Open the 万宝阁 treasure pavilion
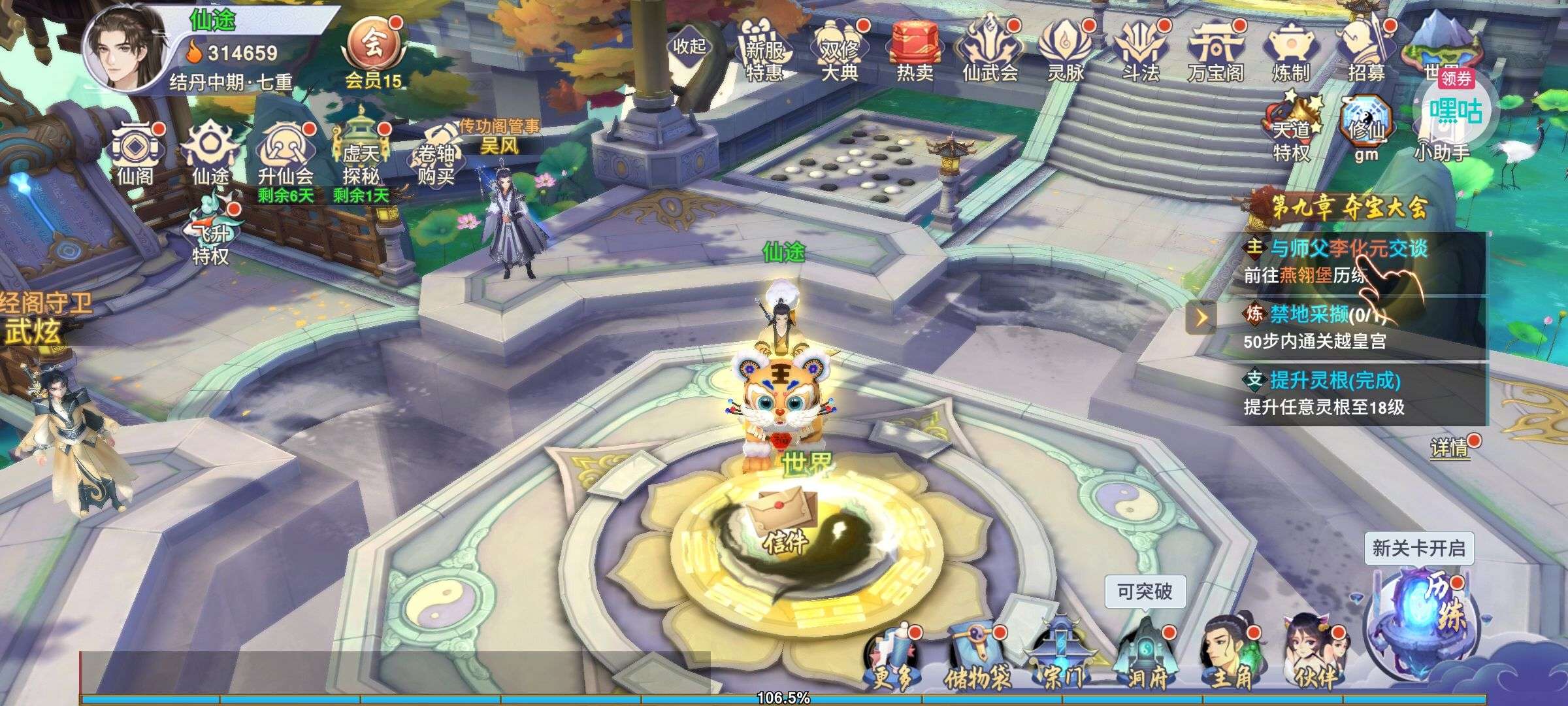 click(x=1215, y=52)
